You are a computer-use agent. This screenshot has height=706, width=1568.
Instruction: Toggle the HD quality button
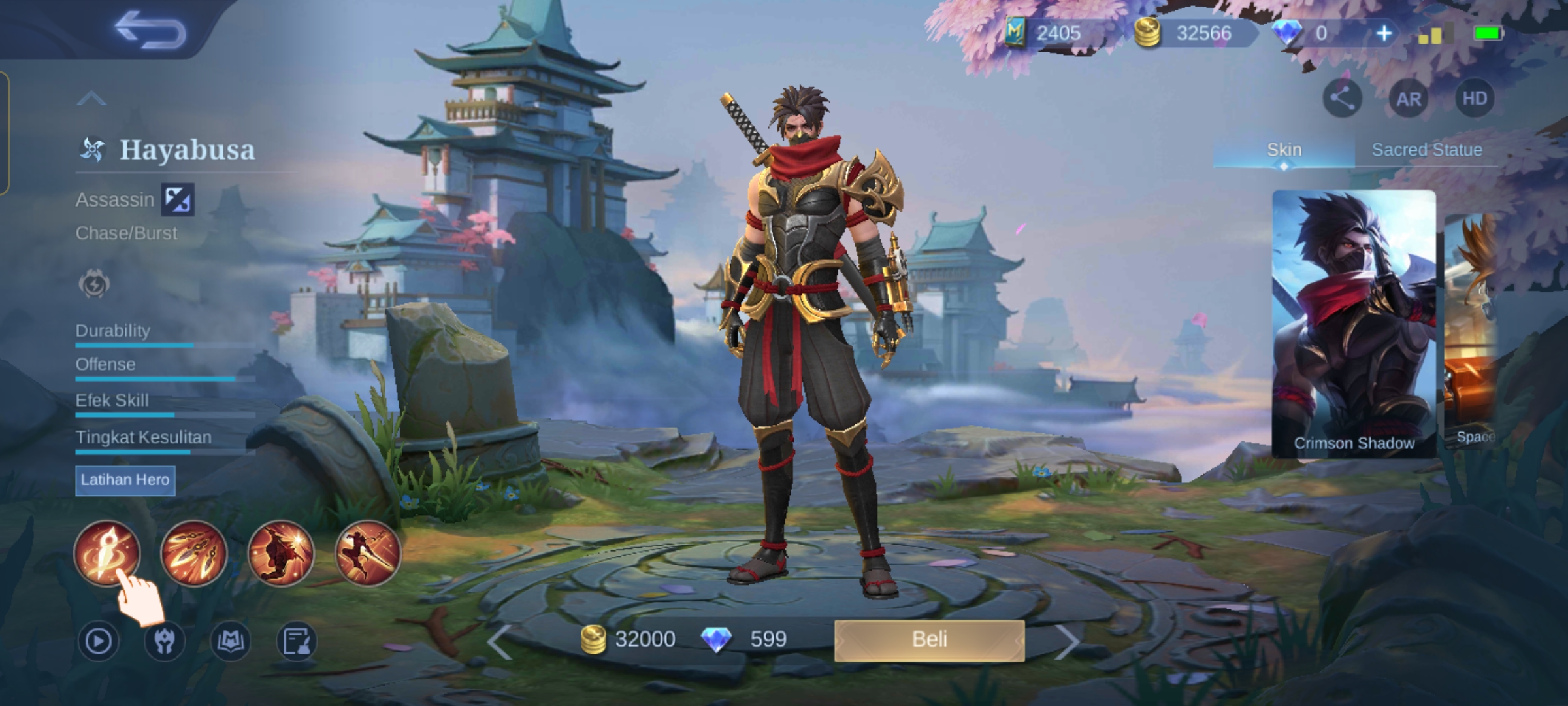pos(1475,99)
